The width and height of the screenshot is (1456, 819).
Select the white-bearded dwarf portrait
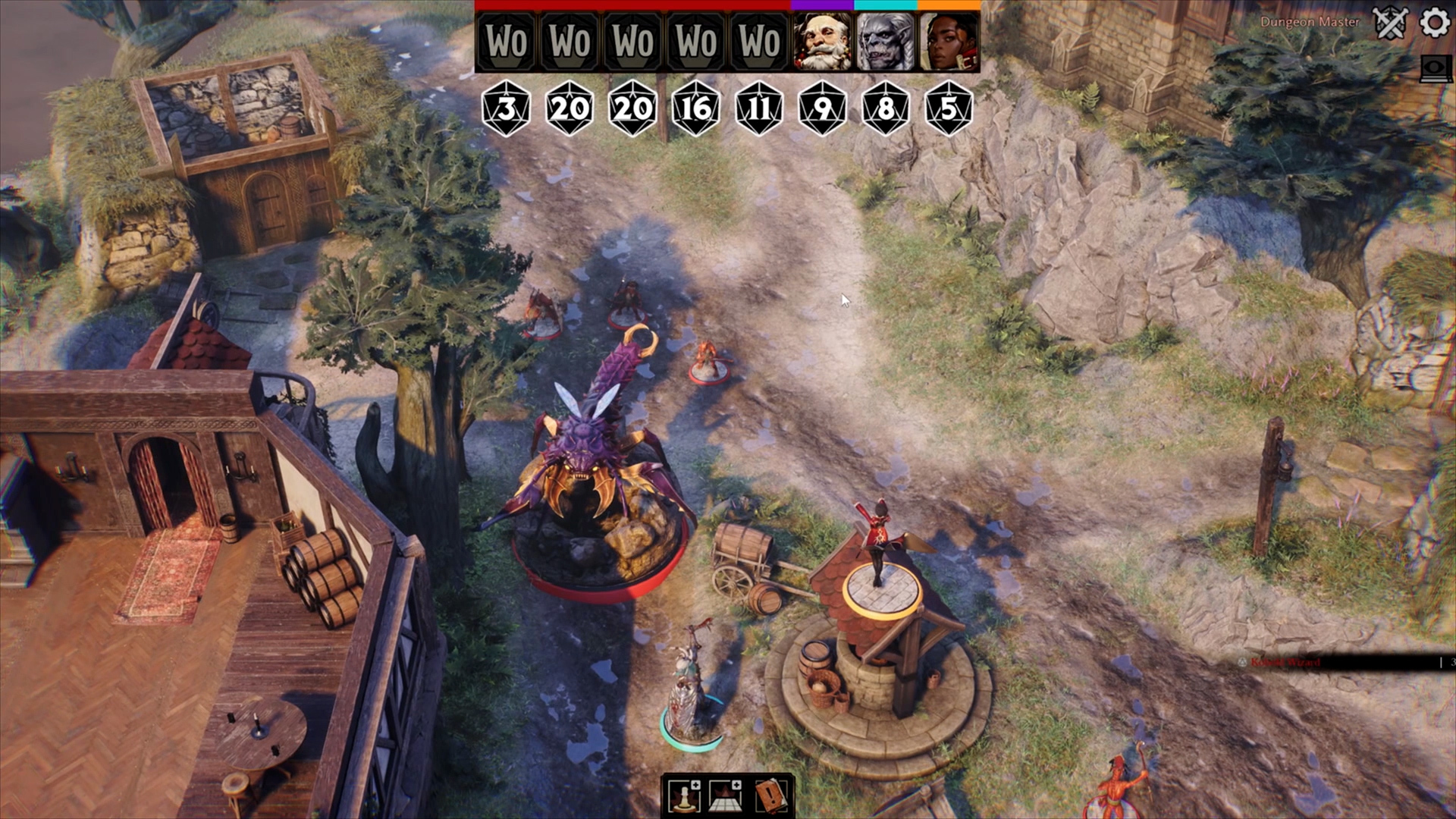click(x=822, y=42)
